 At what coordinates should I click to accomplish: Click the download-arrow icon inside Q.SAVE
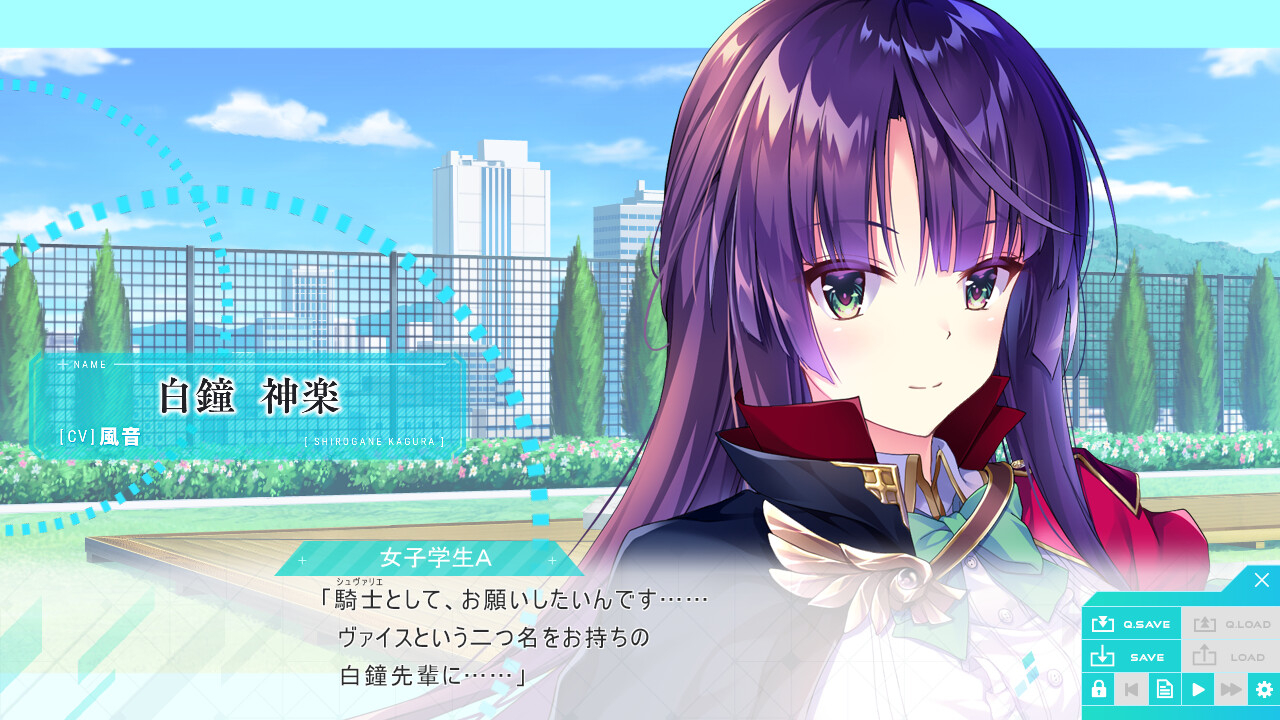(x=1104, y=622)
